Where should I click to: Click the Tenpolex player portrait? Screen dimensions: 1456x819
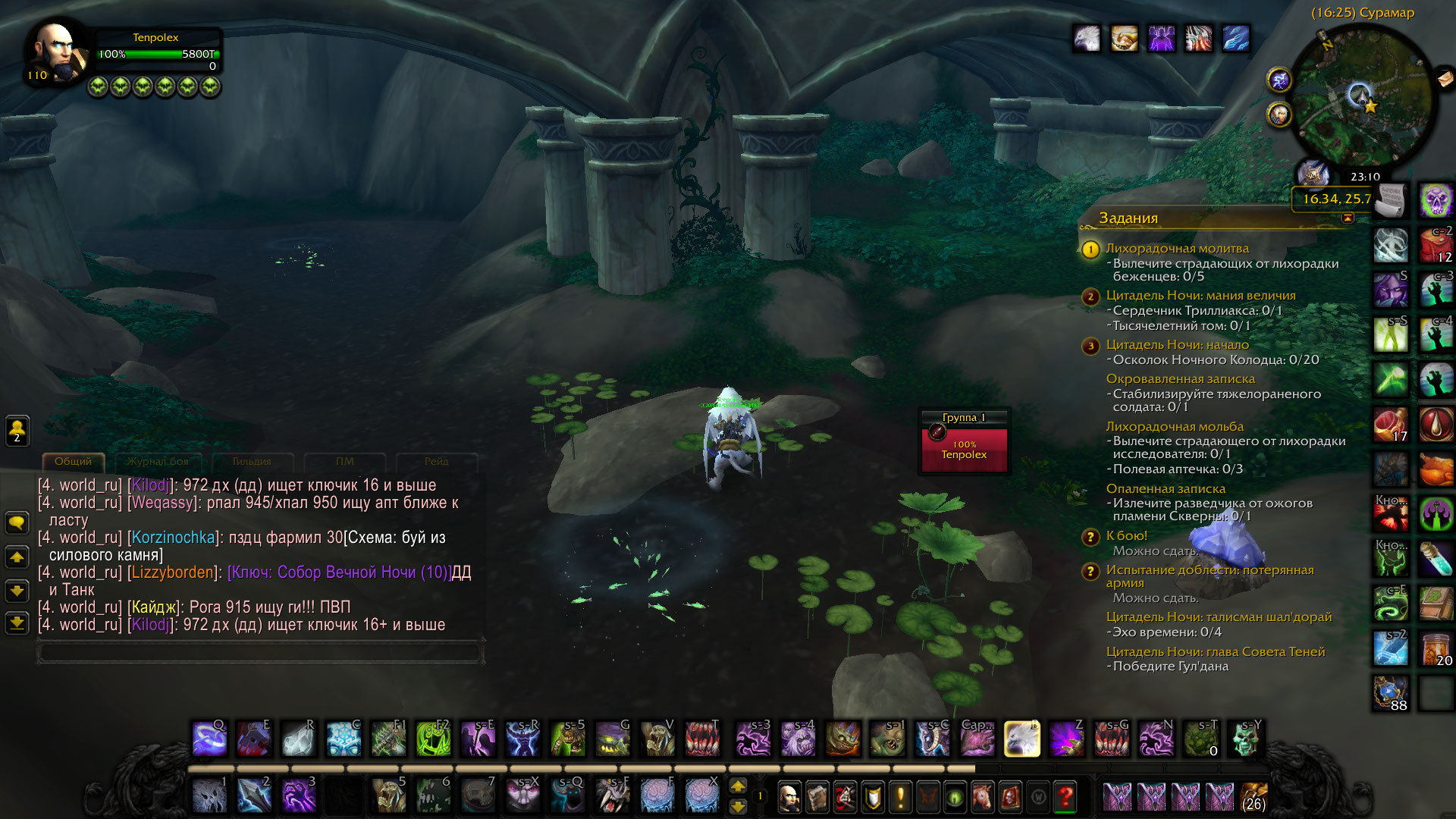[55, 52]
